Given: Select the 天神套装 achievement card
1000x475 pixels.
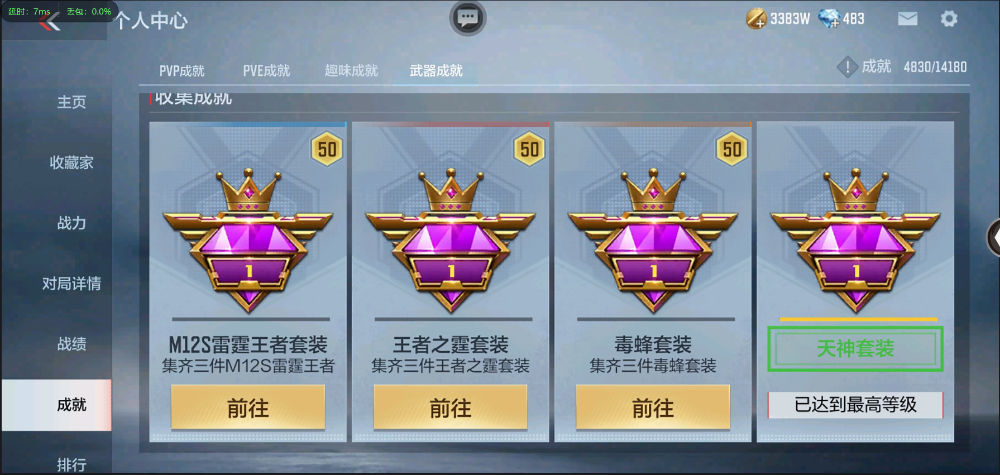Looking at the screenshot, I should point(855,349).
